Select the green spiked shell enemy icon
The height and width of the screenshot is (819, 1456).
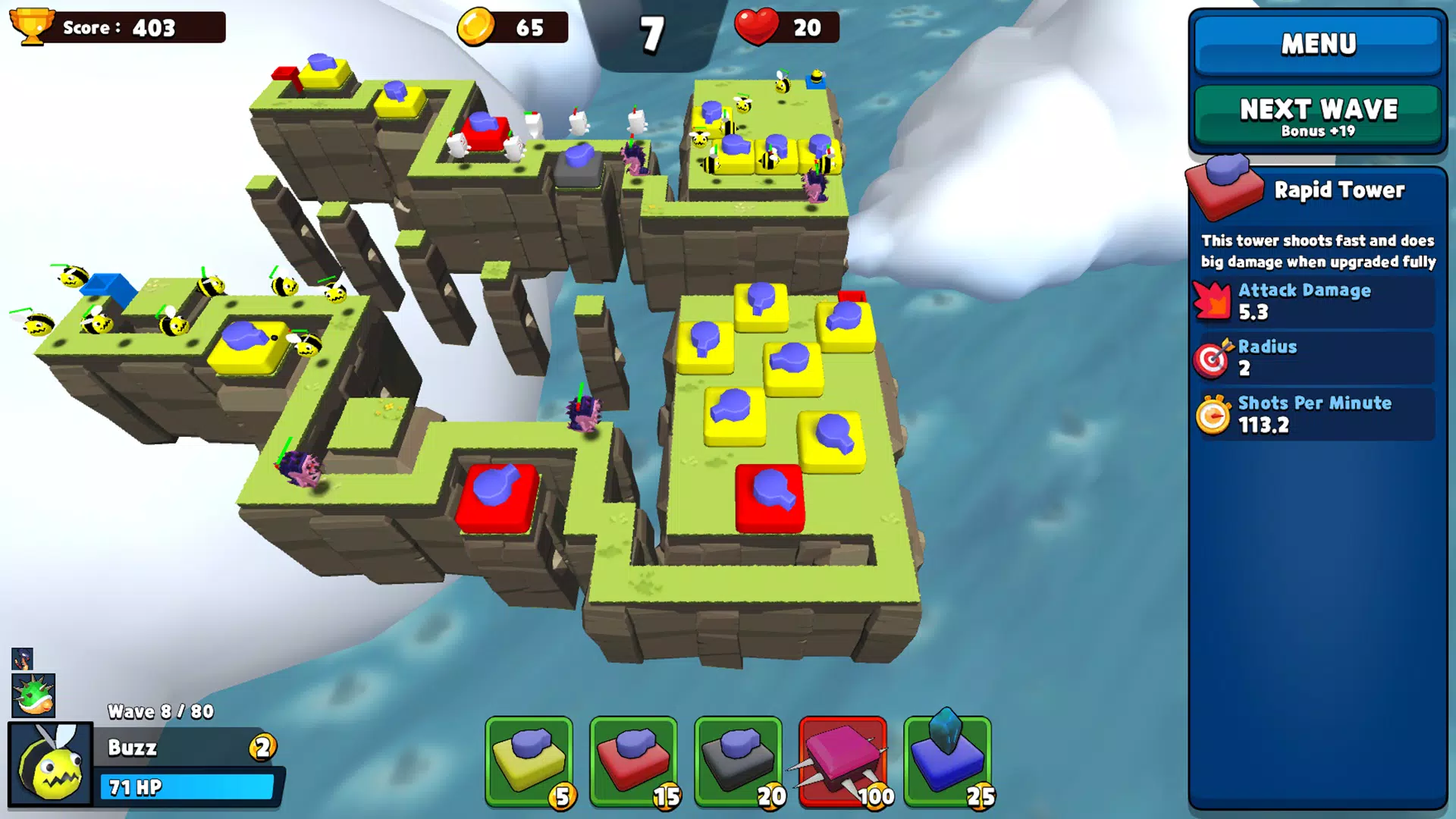[x=33, y=695]
